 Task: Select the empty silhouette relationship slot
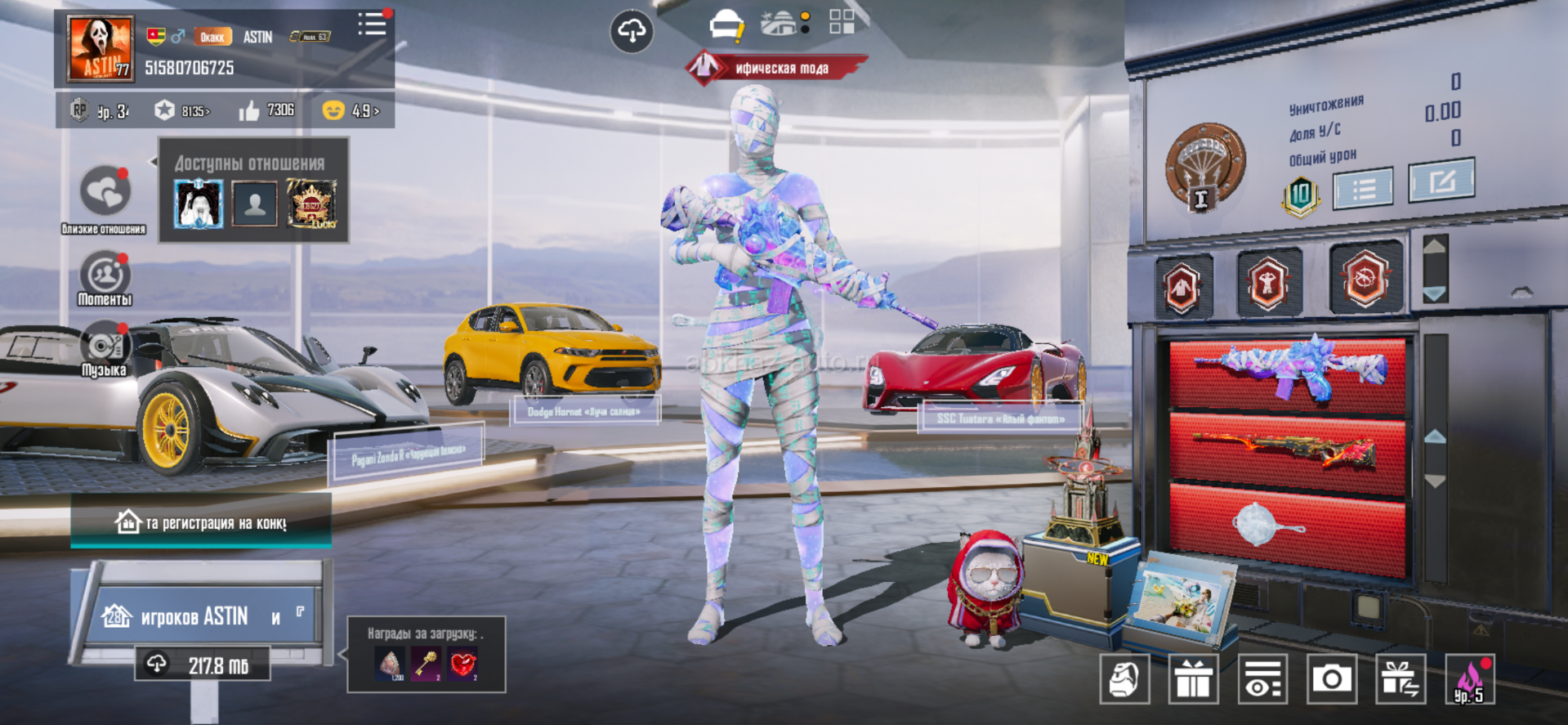coord(254,204)
